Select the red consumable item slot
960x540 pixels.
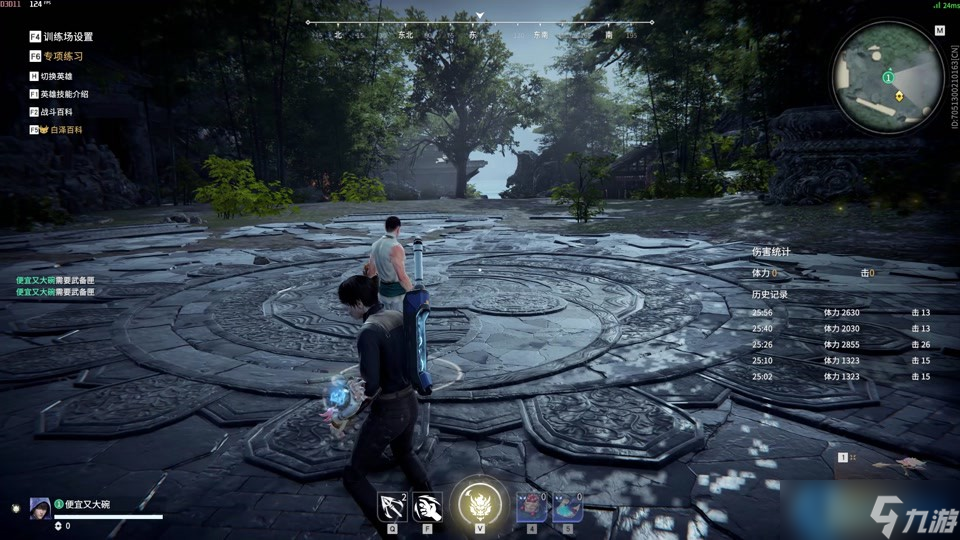point(530,506)
